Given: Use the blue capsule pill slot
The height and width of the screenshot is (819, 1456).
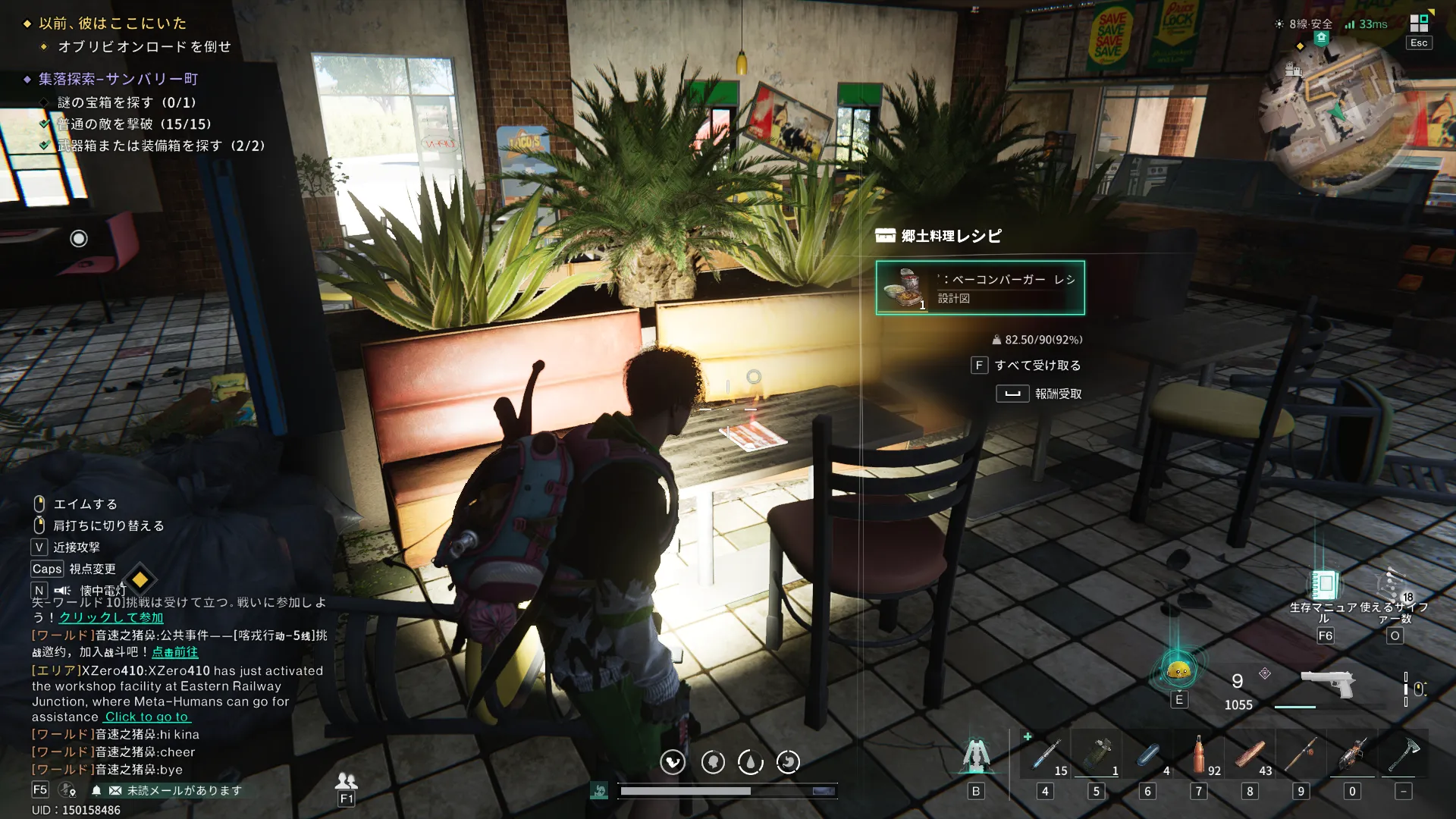Looking at the screenshot, I should click(1148, 755).
